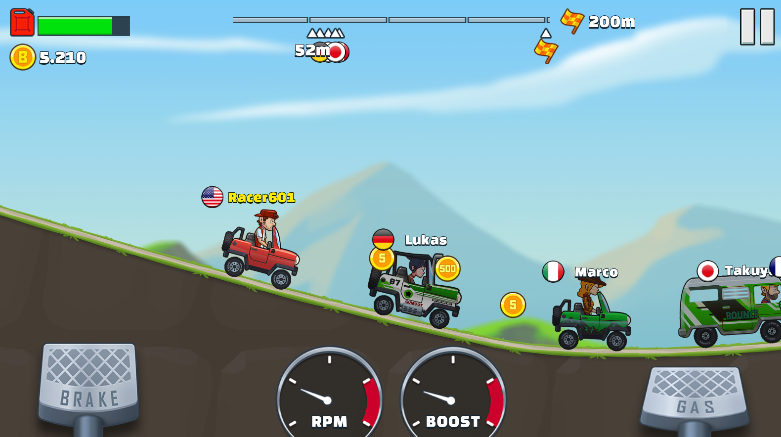Pause the race
This screenshot has width=781, height=437.
[757, 26]
